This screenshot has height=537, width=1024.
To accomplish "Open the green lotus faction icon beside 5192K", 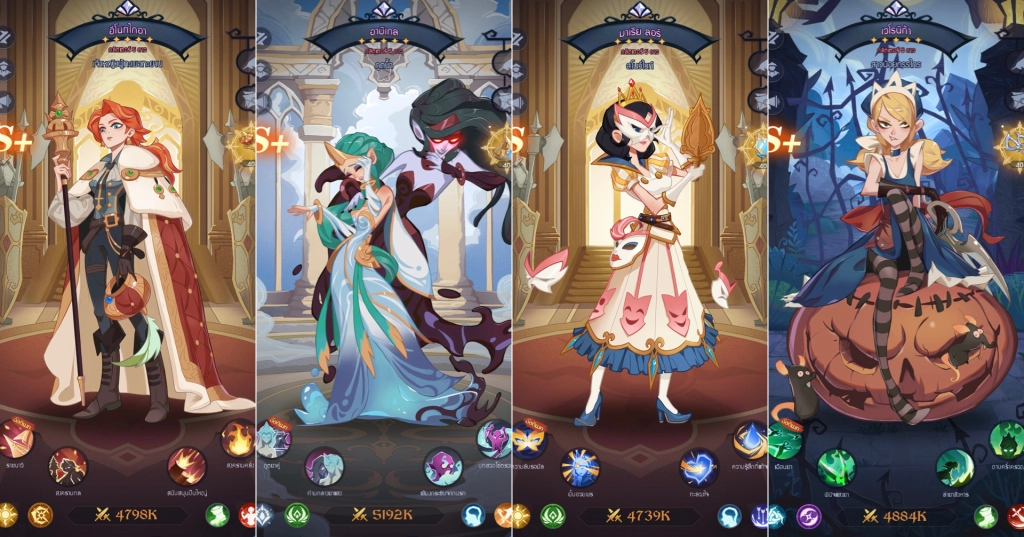I will point(297,516).
